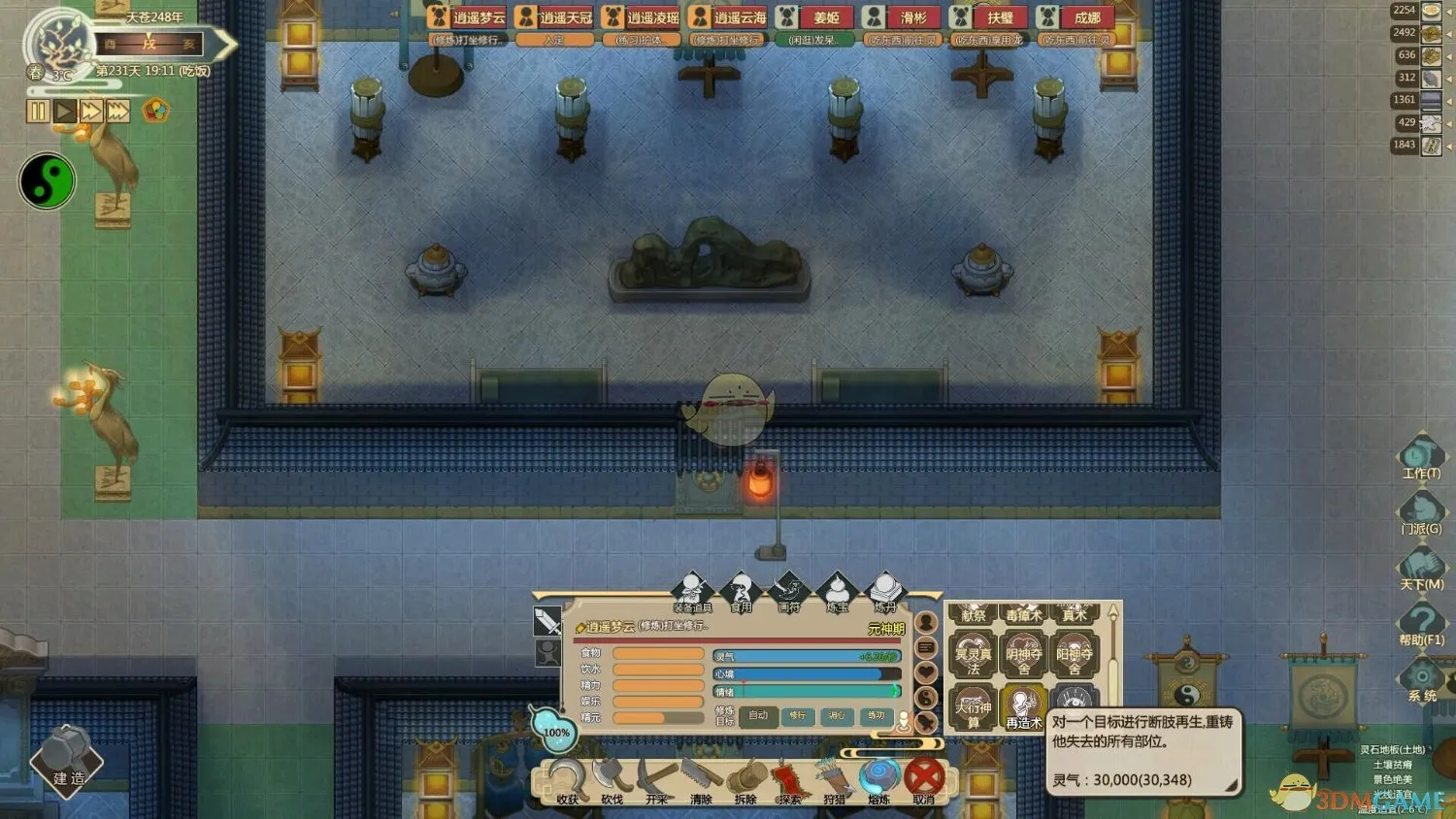Open the 工作(T) work menu

[x=1420, y=455]
